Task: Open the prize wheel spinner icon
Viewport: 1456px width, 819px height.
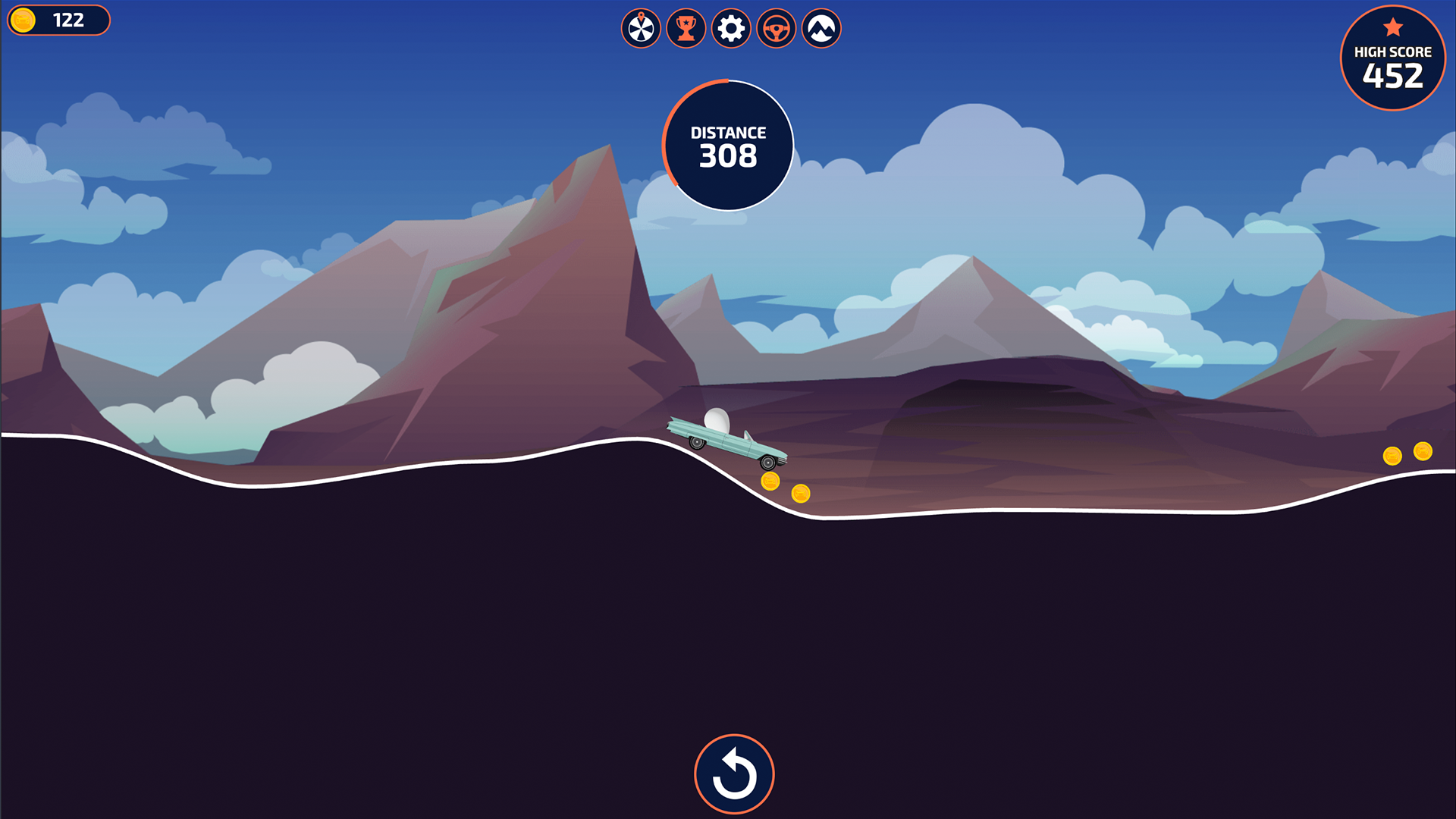Action: click(640, 29)
